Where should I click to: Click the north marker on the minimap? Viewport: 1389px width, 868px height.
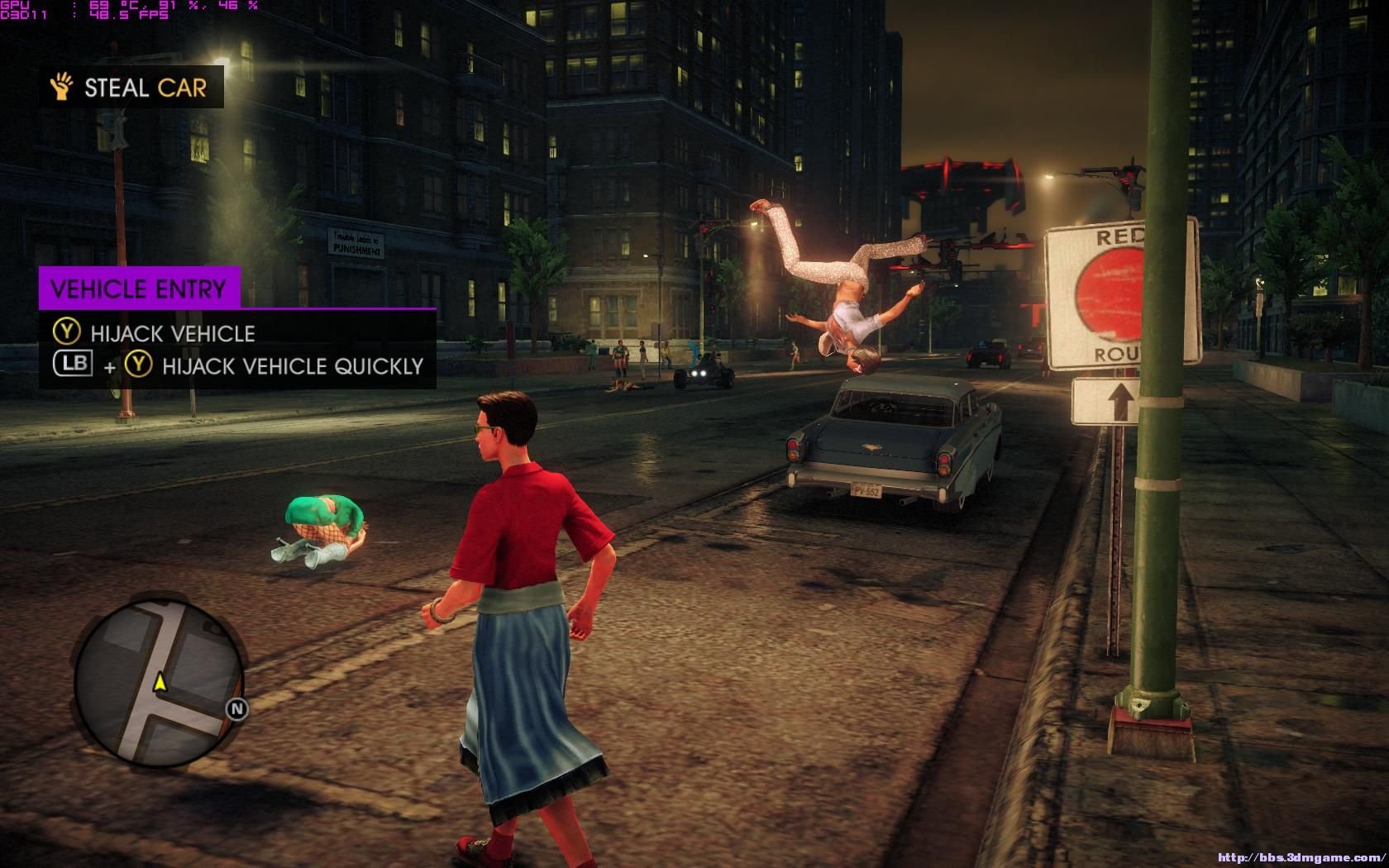pos(237,708)
